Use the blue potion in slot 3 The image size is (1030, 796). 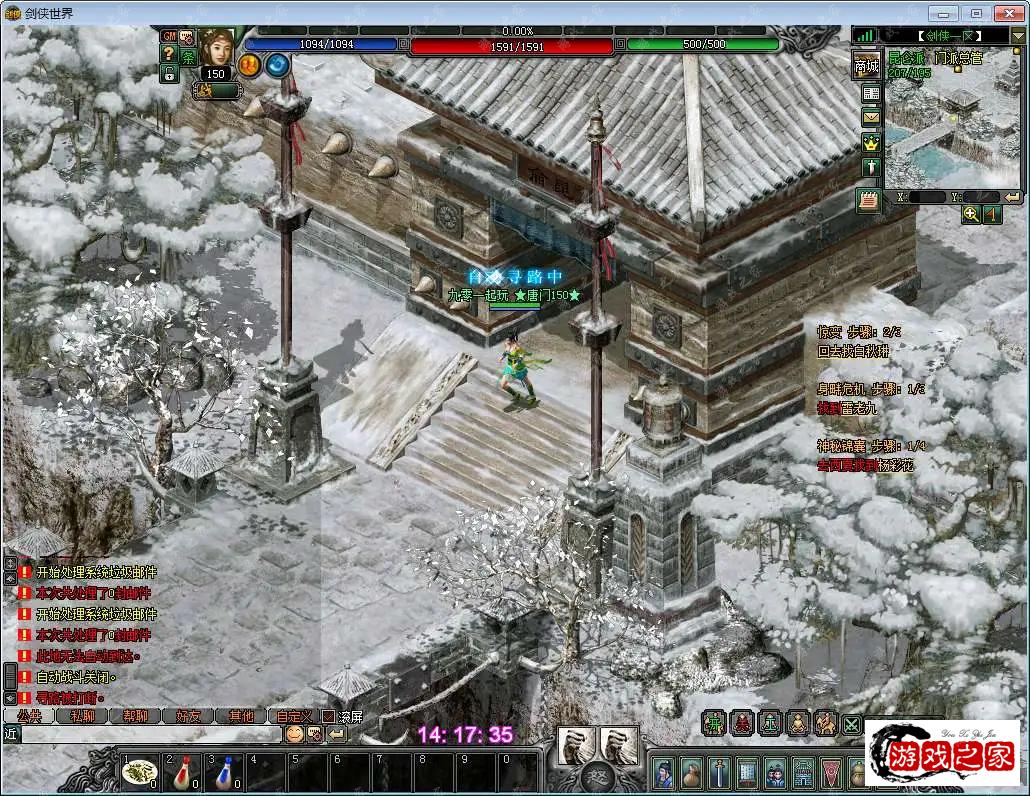(224, 772)
